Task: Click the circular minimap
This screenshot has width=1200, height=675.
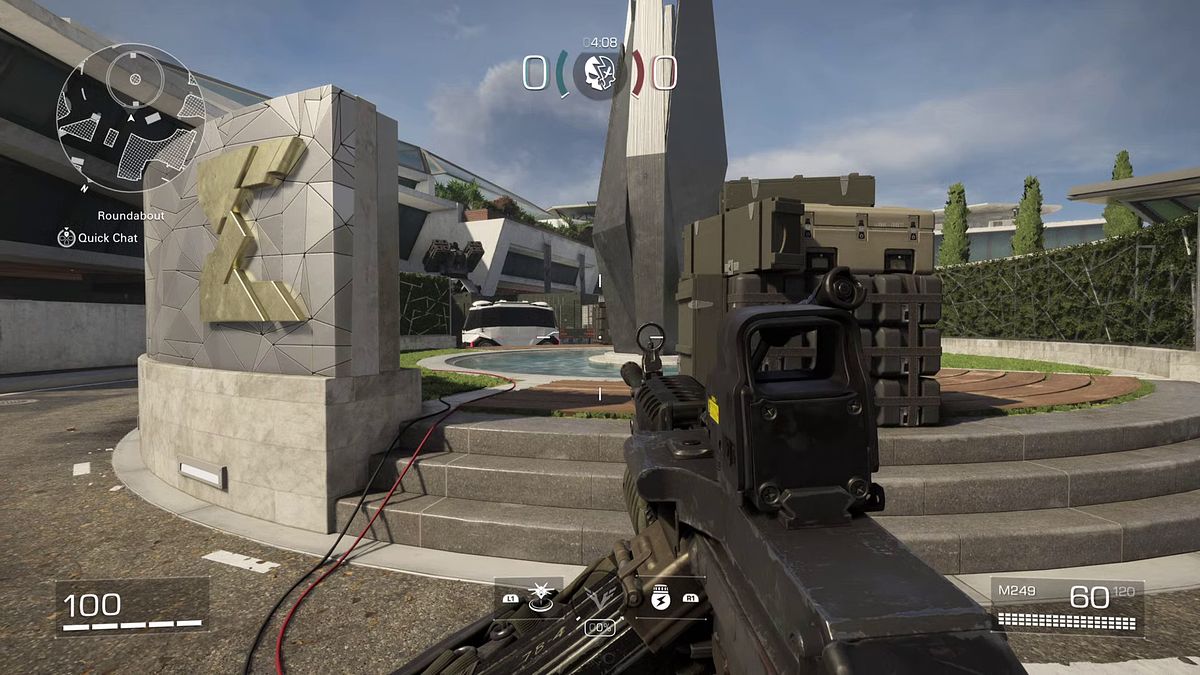Action: click(130, 118)
